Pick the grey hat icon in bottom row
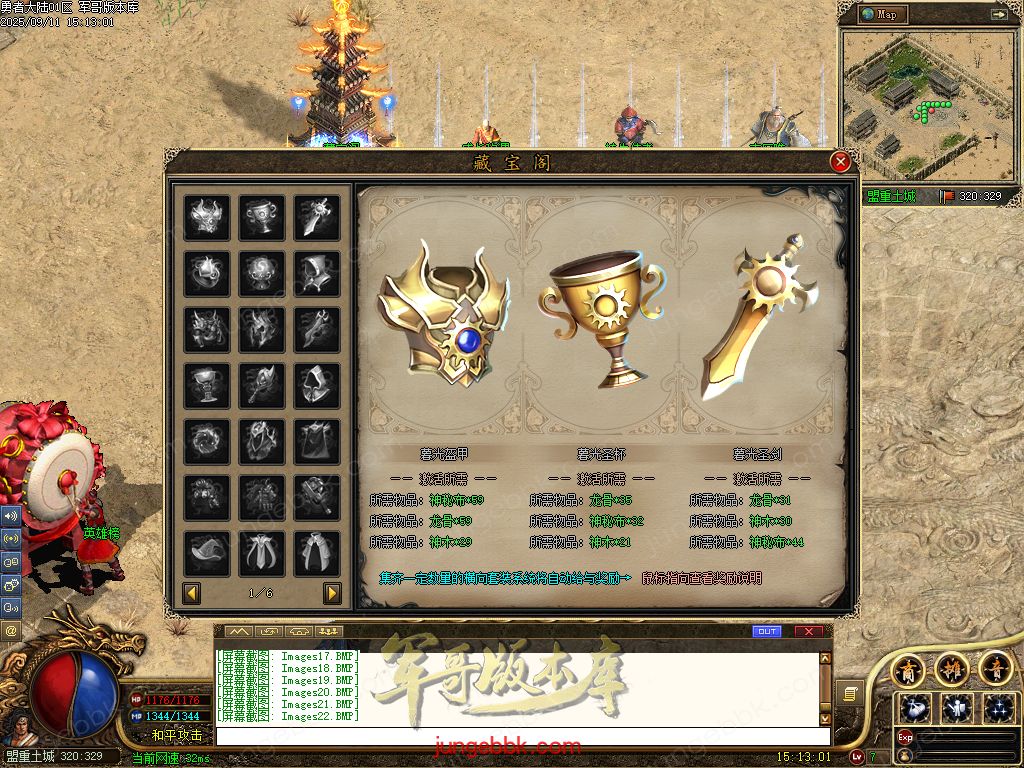This screenshot has height=768, width=1024. (x=207, y=553)
